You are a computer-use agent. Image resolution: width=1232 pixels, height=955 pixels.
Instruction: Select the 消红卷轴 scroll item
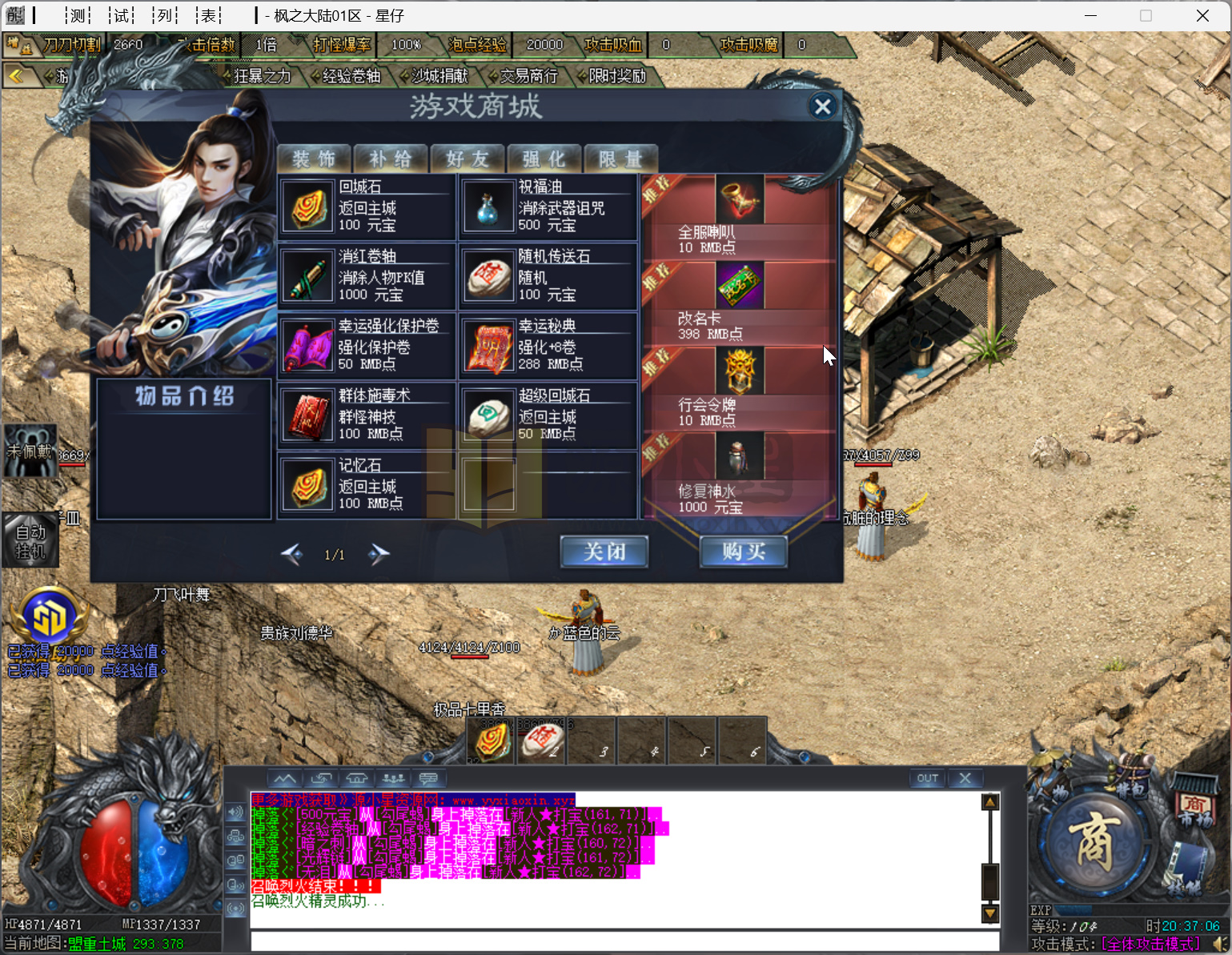point(308,277)
